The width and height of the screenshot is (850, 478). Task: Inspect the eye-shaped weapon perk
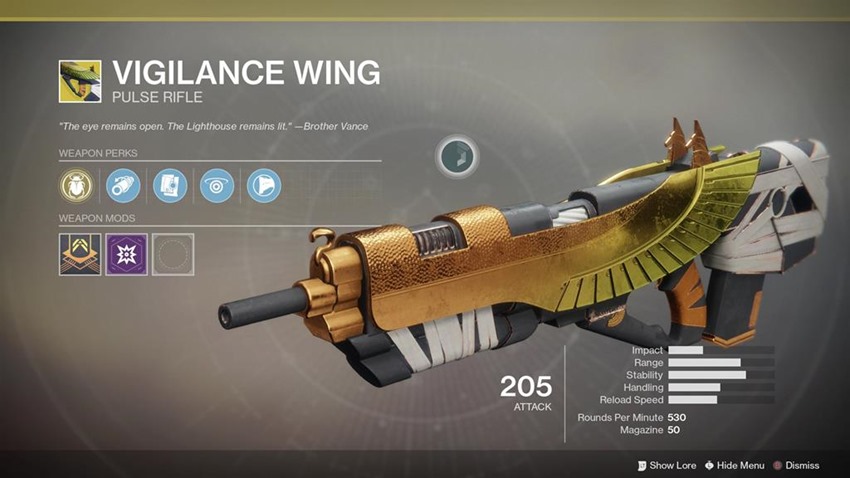tap(217, 185)
